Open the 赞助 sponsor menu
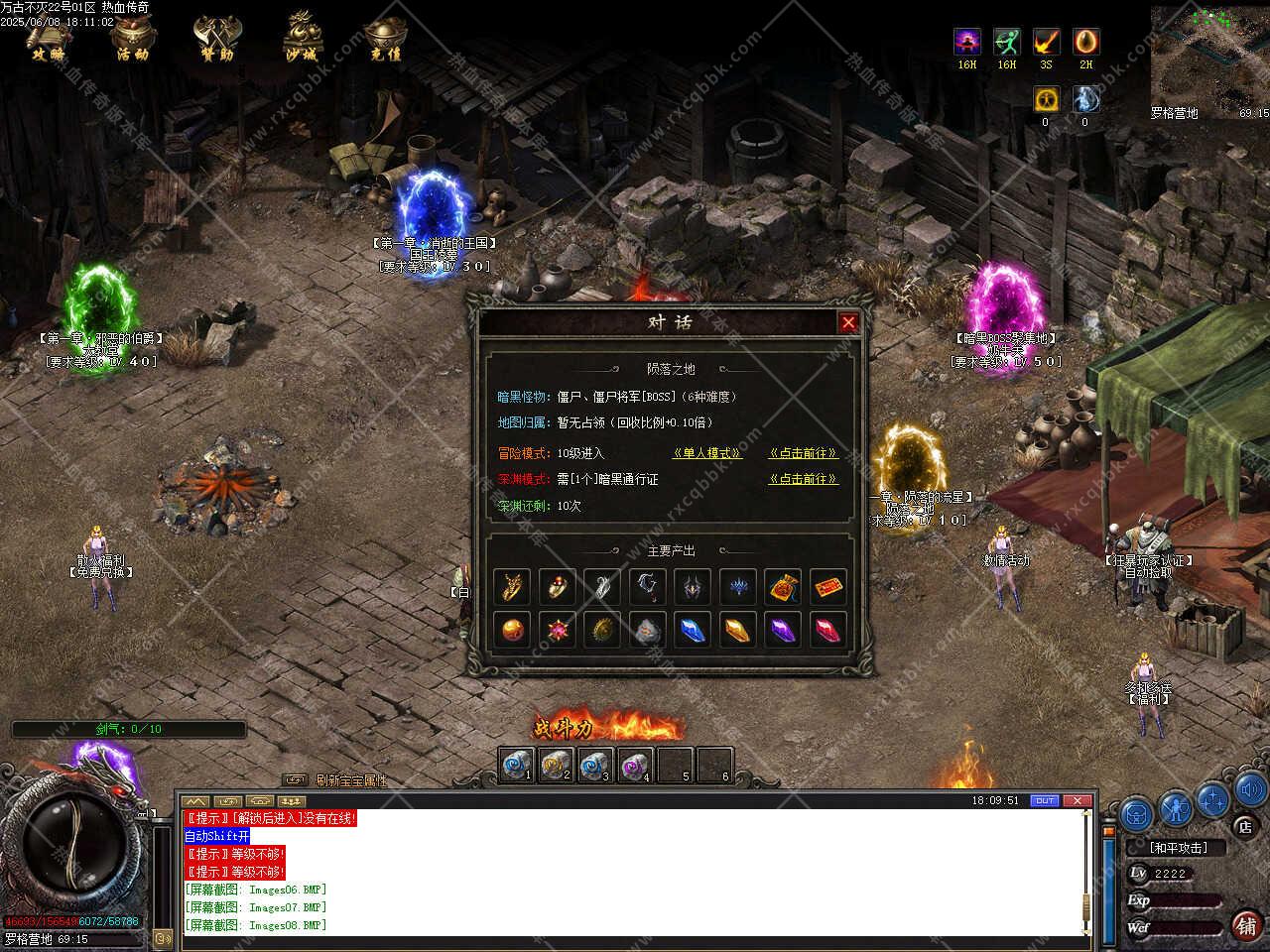 tap(214, 38)
